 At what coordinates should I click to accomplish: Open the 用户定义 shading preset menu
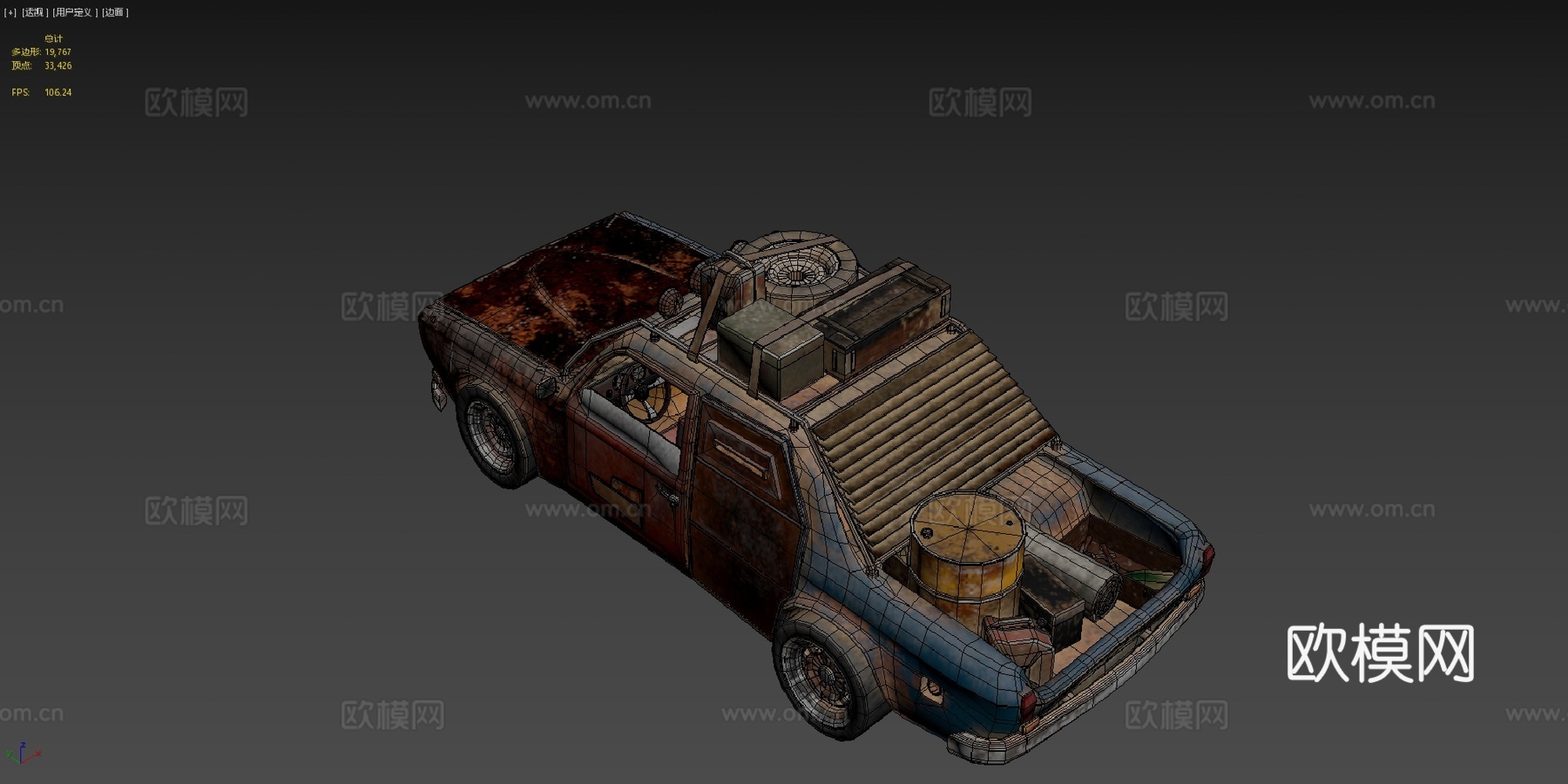74,13
